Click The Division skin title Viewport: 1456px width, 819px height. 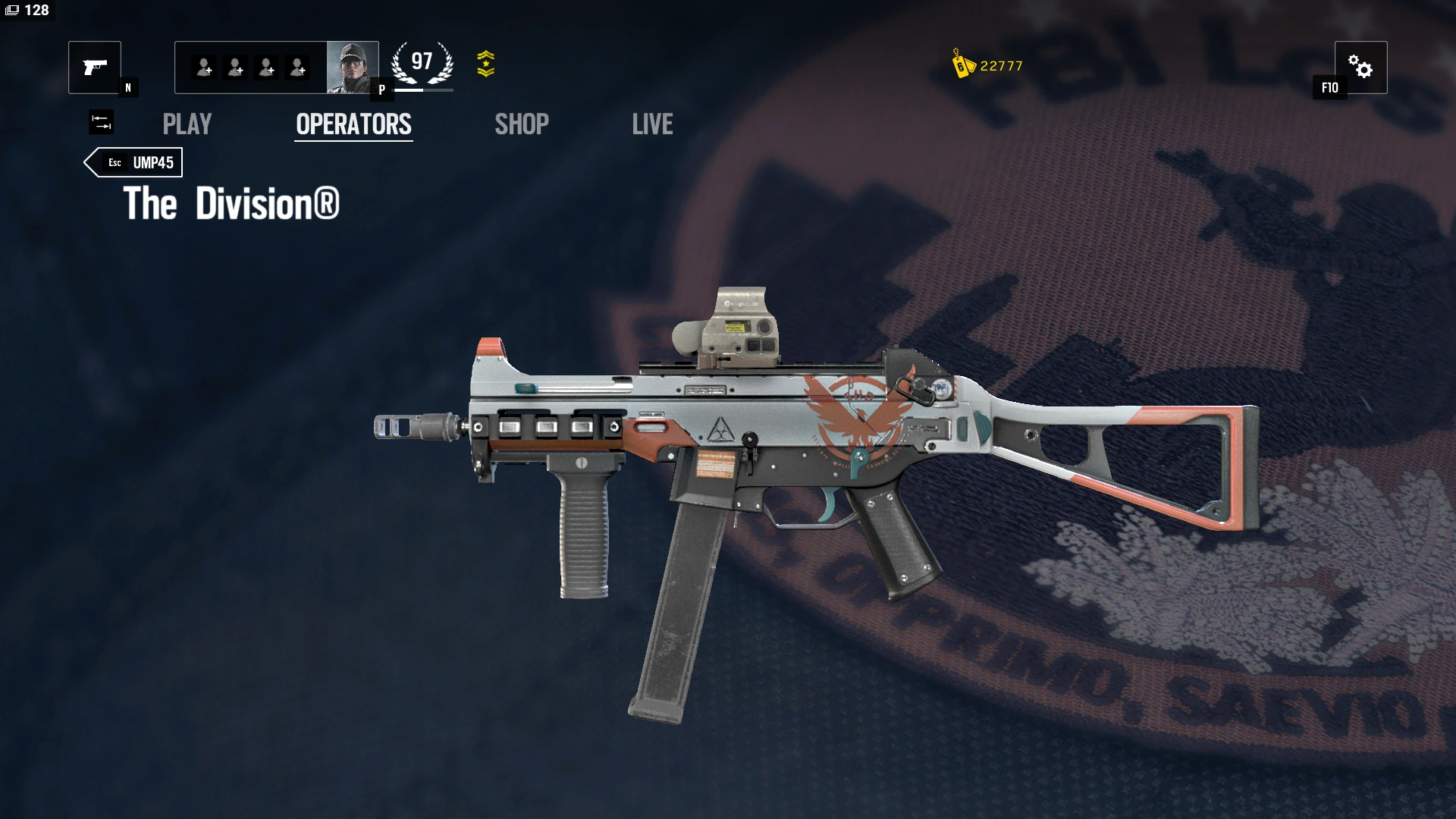click(231, 205)
